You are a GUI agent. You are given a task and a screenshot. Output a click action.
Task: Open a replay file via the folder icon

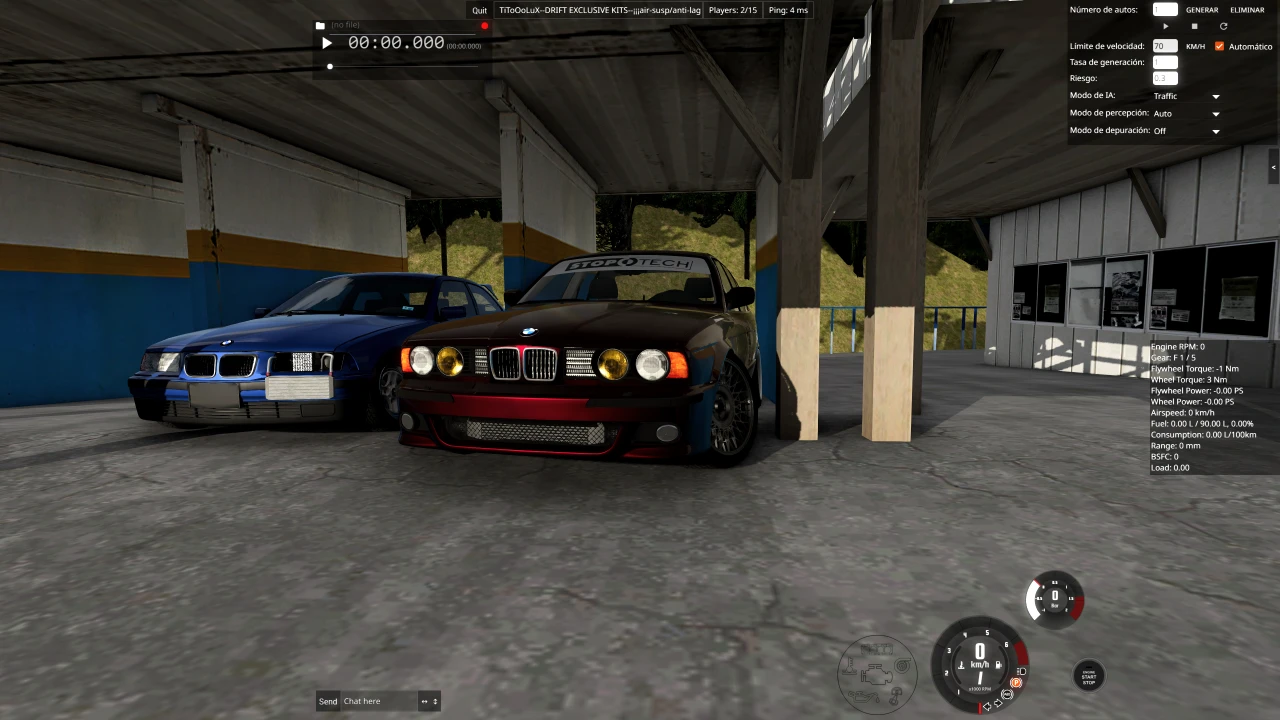coord(320,25)
